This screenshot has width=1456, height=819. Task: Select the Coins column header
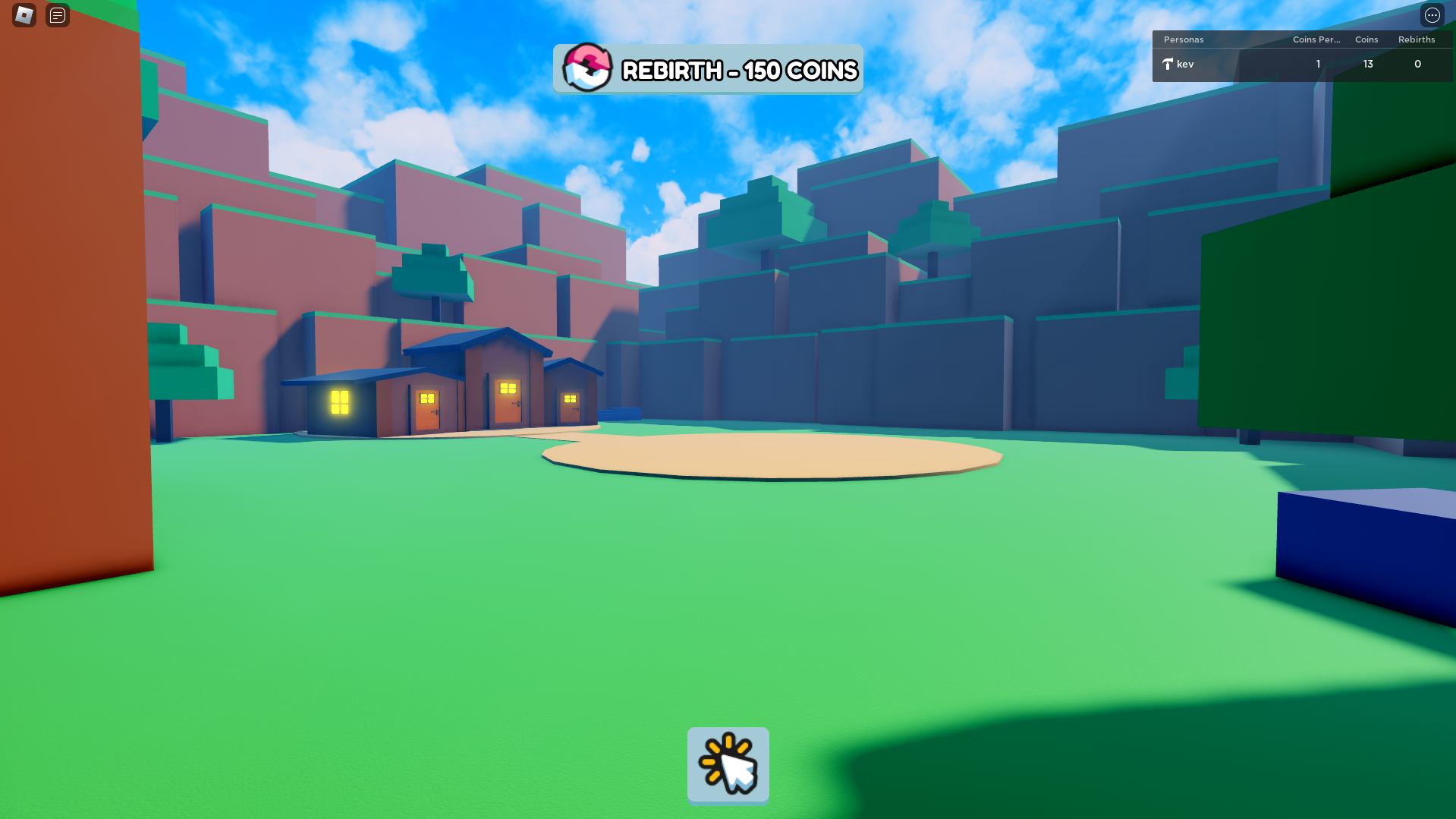(x=1366, y=39)
